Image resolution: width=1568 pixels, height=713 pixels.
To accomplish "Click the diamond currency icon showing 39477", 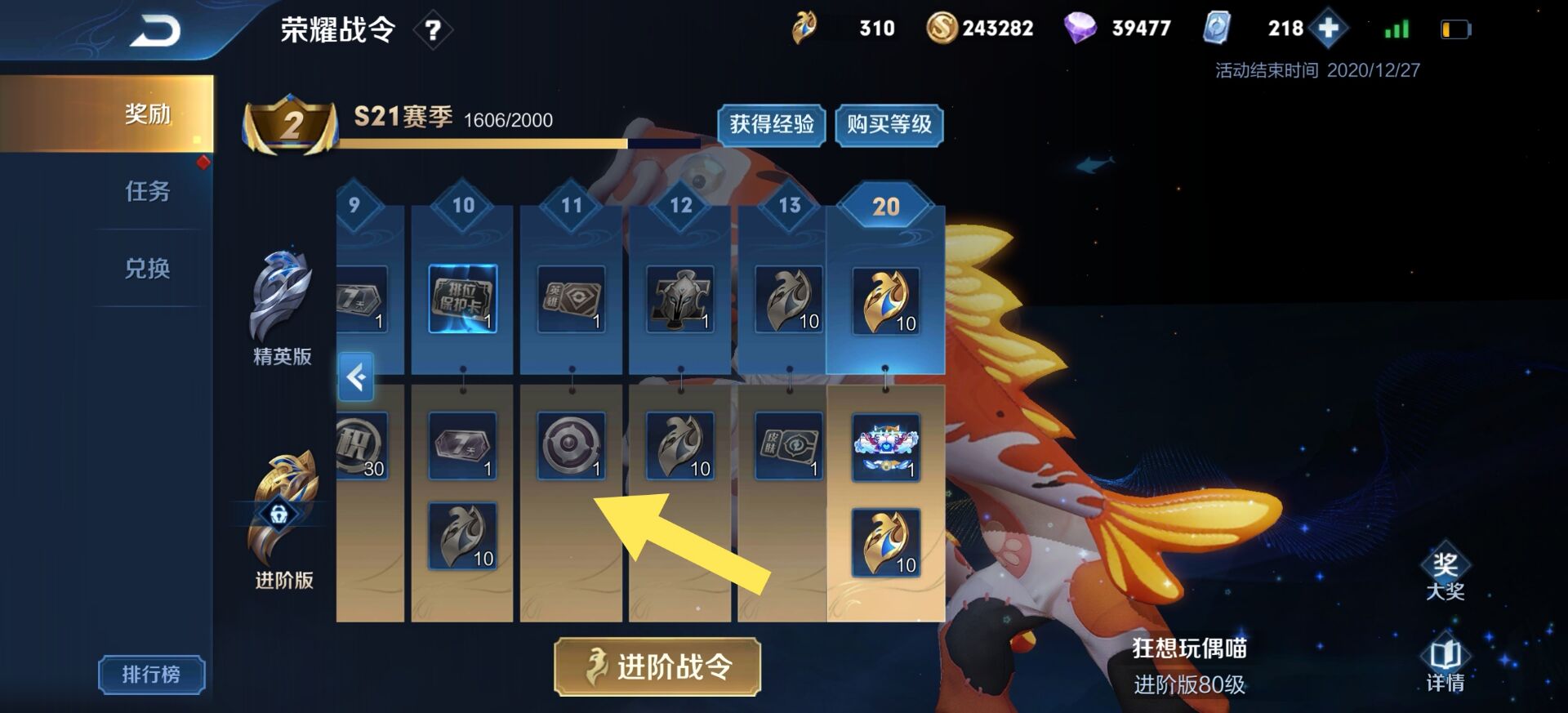I will coord(1080,27).
